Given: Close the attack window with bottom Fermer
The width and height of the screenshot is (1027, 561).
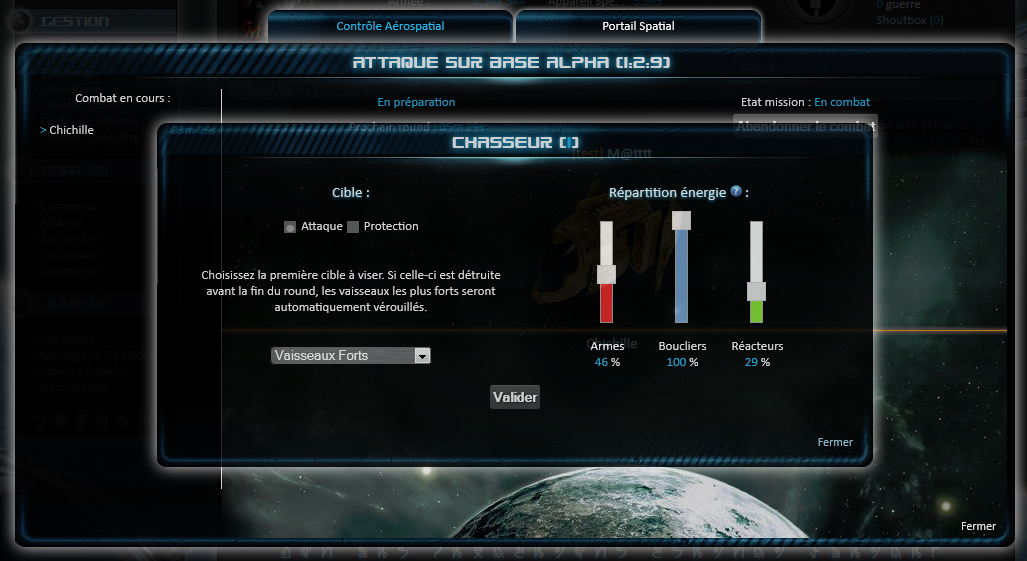Looking at the screenshot, I should tap(978, 526).
